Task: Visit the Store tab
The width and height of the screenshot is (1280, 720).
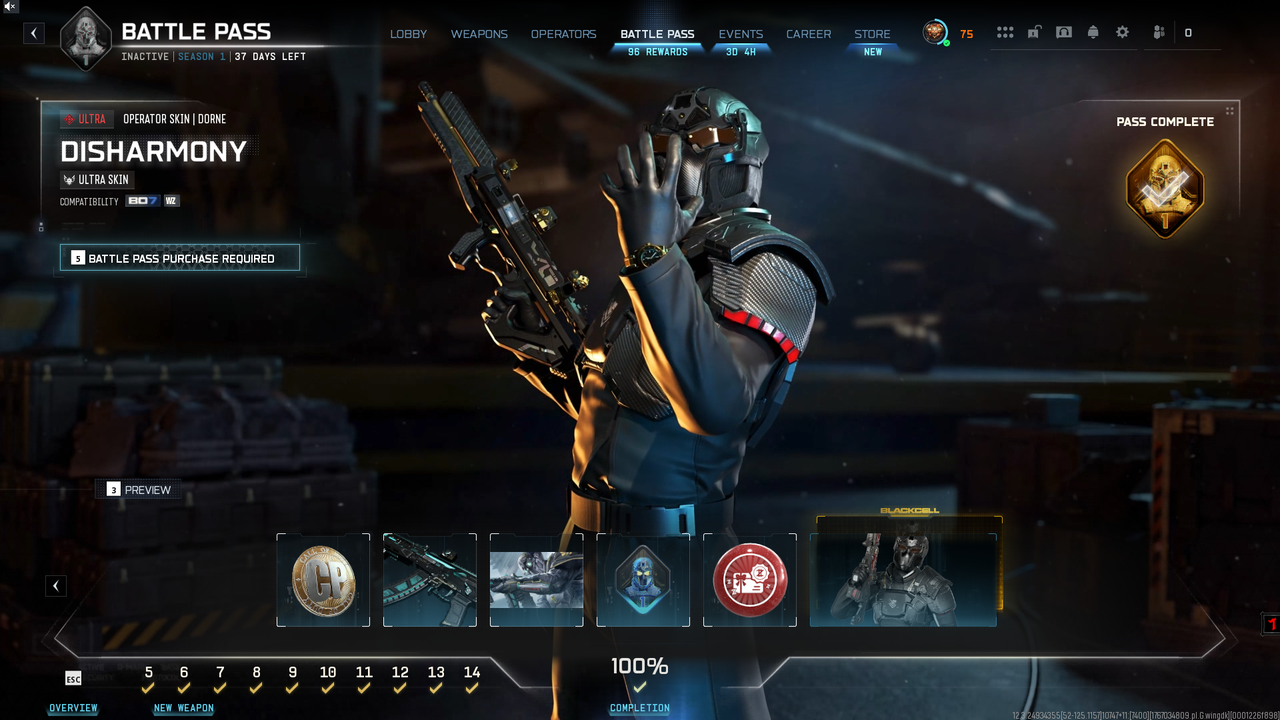Action: pos(872,34)
